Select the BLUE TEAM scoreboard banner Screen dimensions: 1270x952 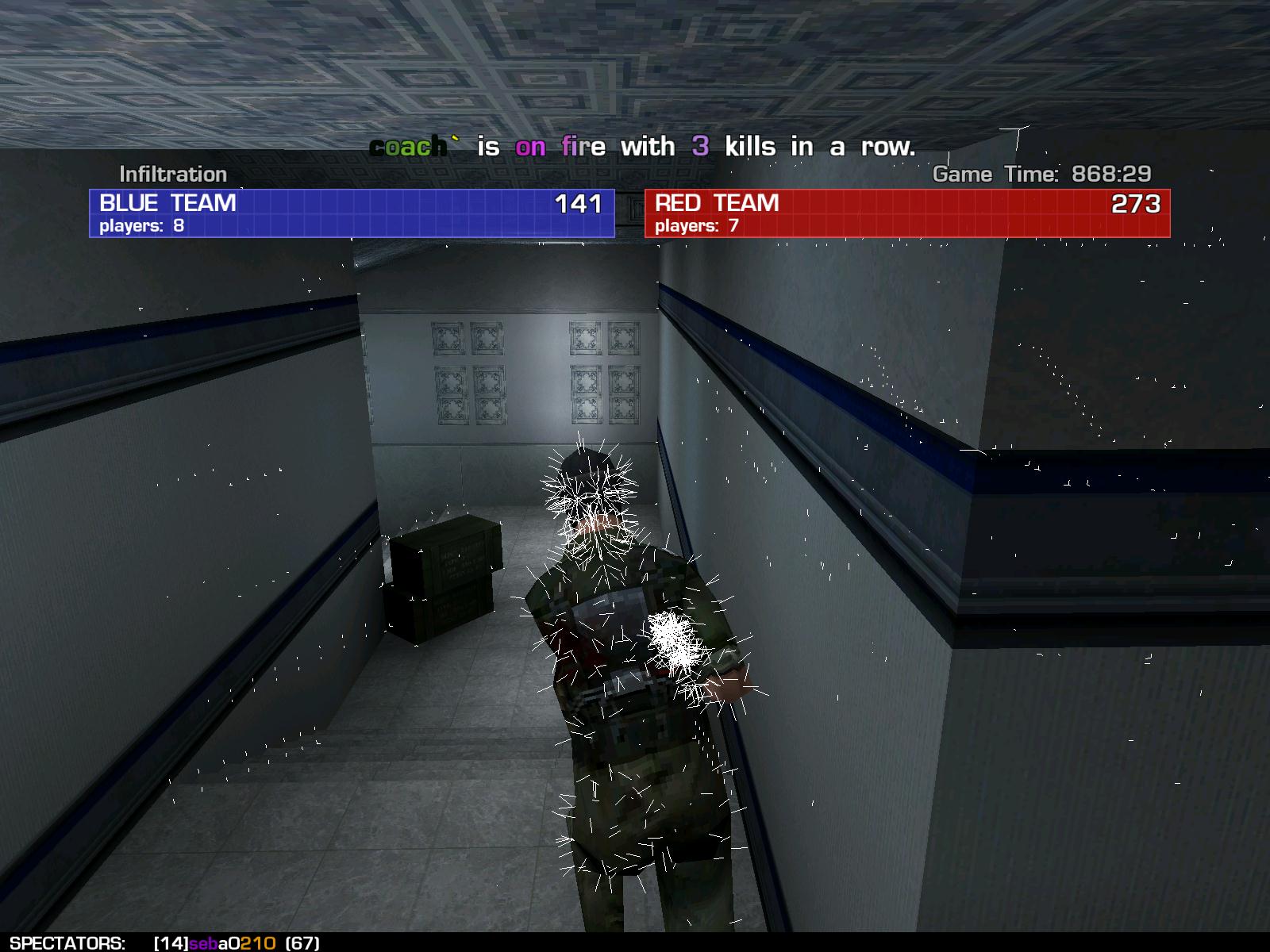coord(352,213)
